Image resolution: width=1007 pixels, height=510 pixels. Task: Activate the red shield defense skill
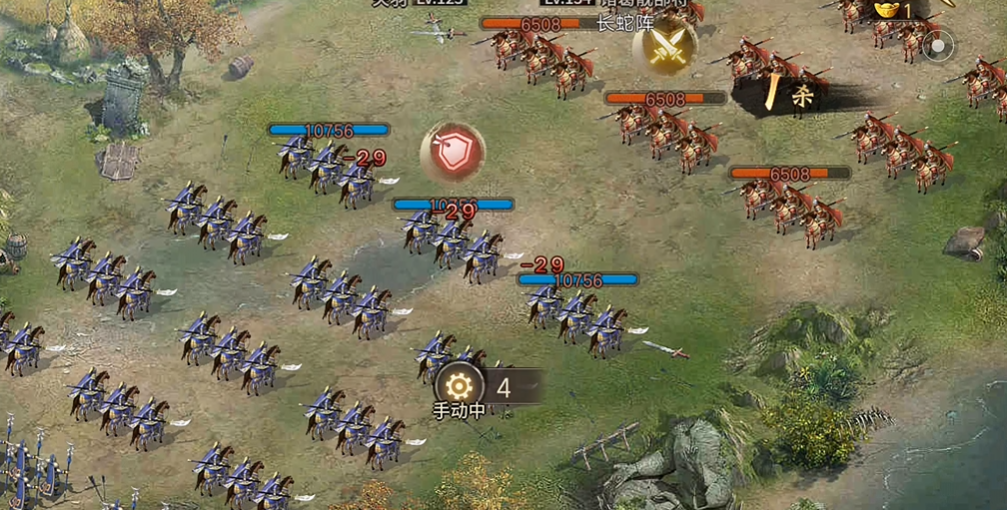coord(453,153)
